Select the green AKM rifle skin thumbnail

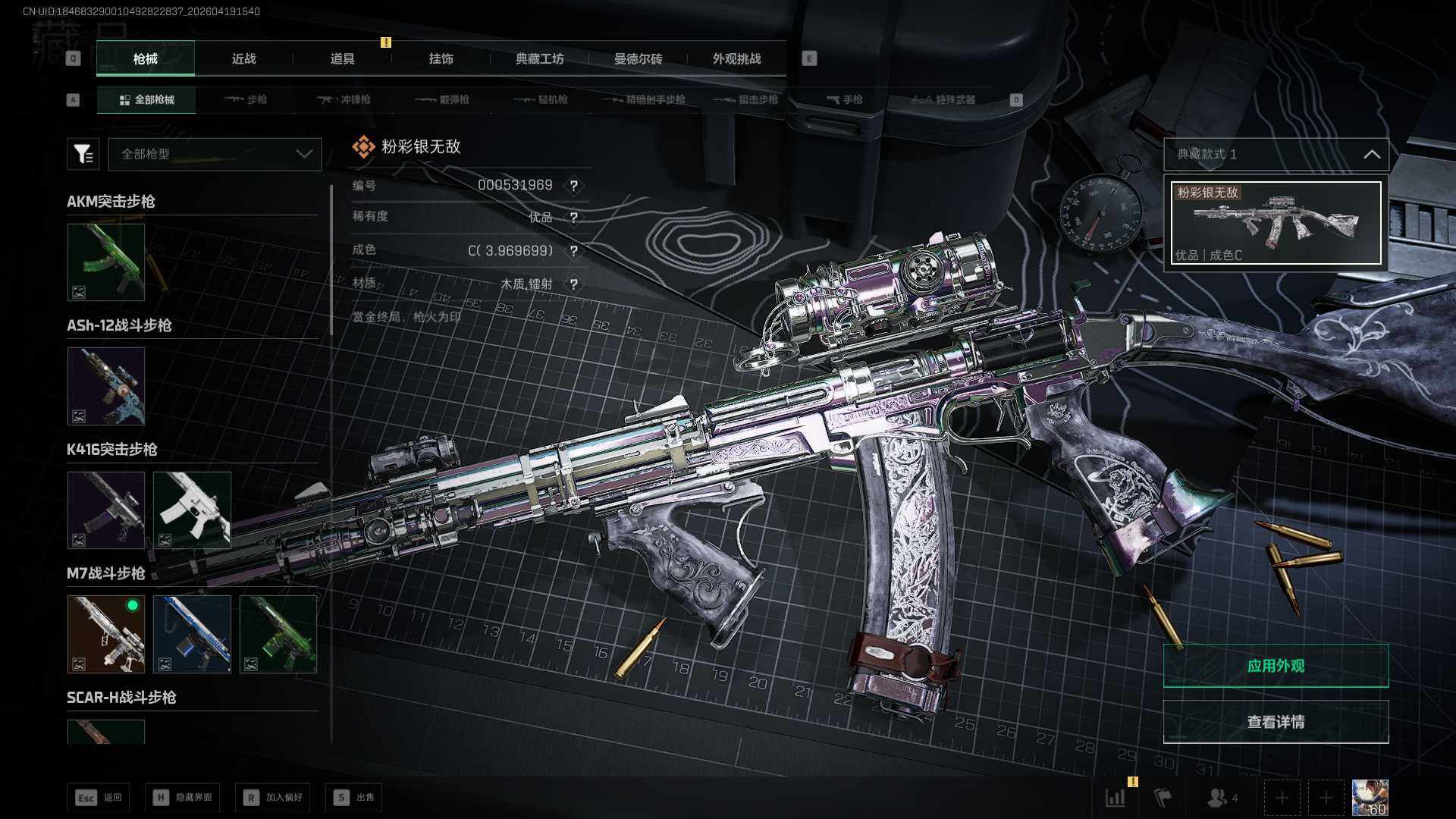106,262
